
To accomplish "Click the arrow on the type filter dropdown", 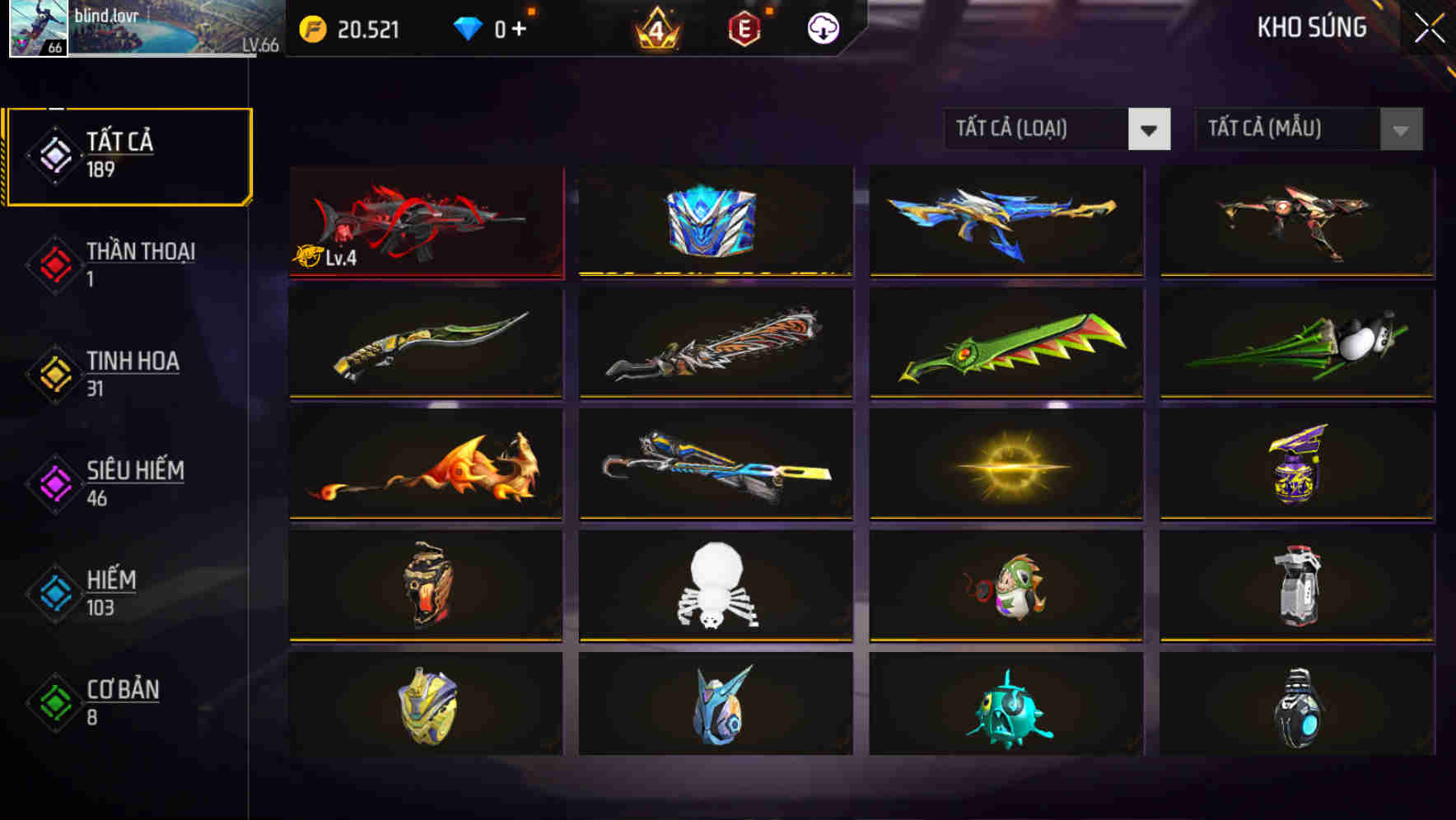I will 1150,129.
